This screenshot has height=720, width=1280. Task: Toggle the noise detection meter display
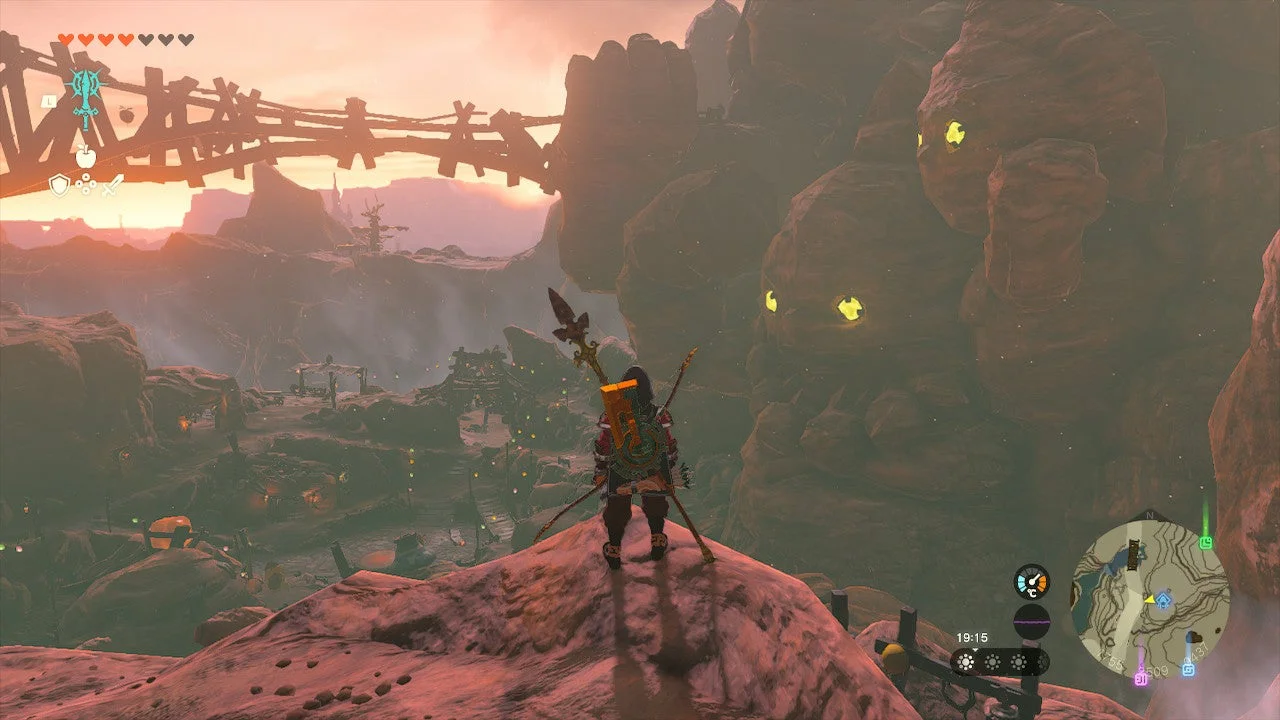[x=1031, y=621]
